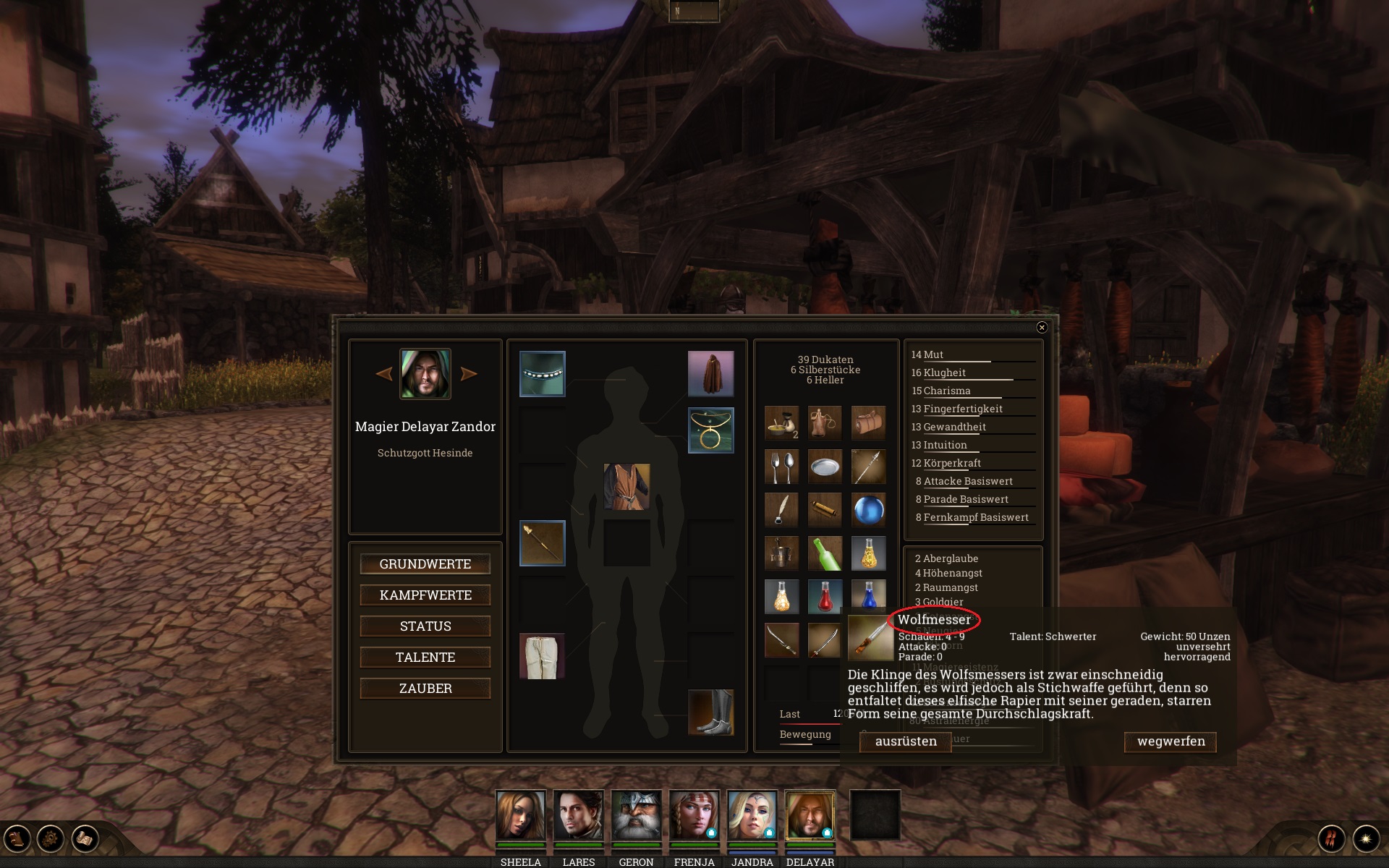Image resolution: width=1389 pixels, height=868 pixels.
Task: Switch to the previous character arrow
Action: 384,374
